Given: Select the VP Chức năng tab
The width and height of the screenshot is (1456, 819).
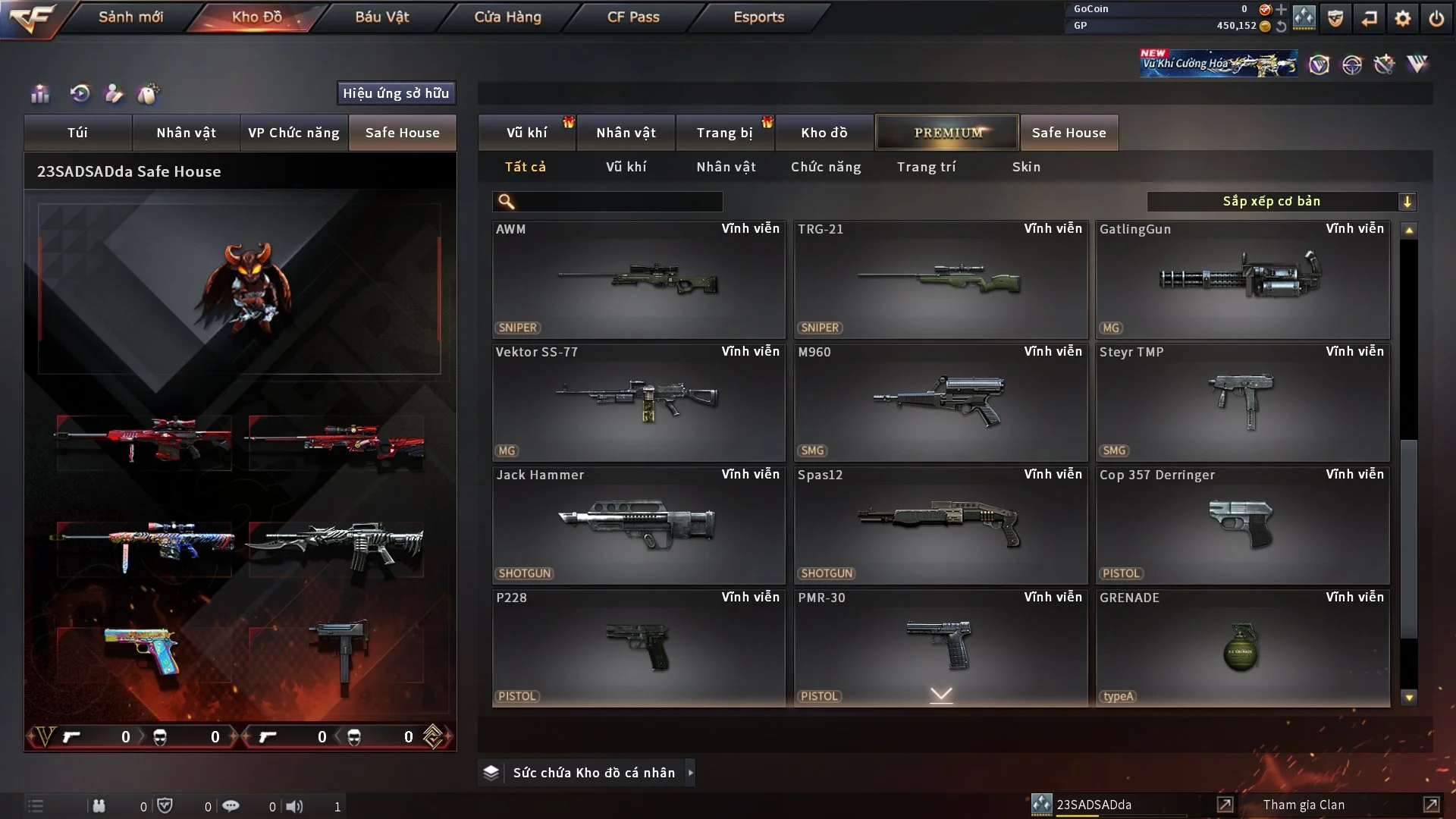Looking at the screenshot, I should point(293,133).
